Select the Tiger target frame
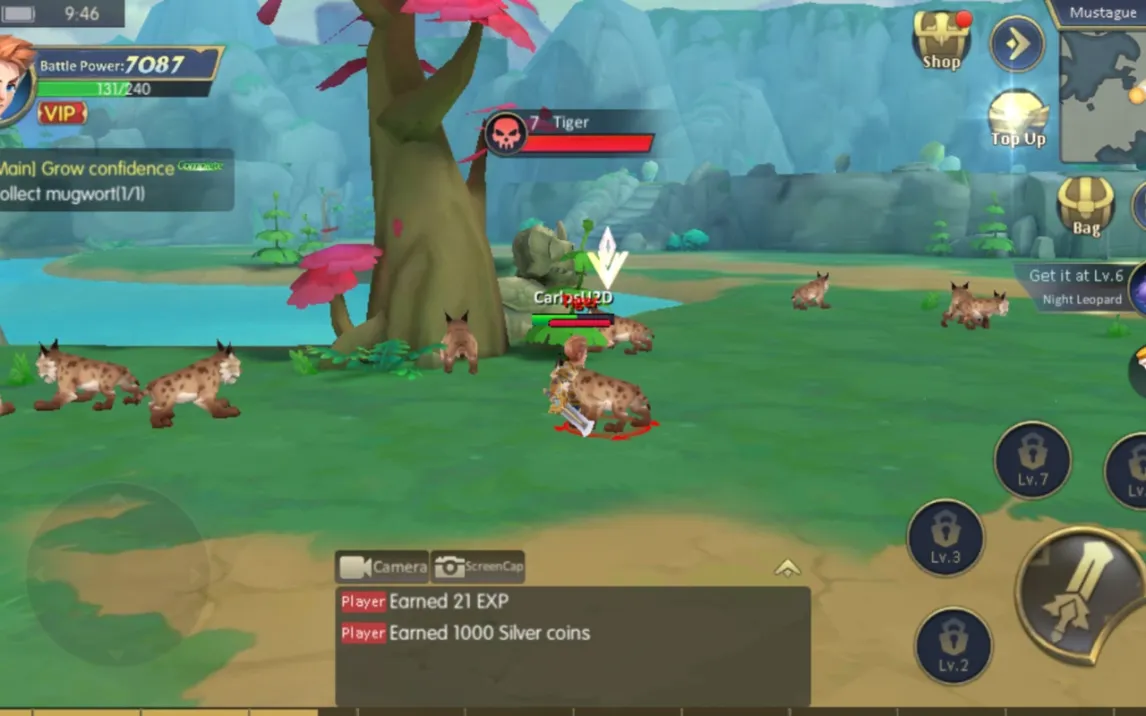Screen dimensions: 1146x716 click(568, 133)
